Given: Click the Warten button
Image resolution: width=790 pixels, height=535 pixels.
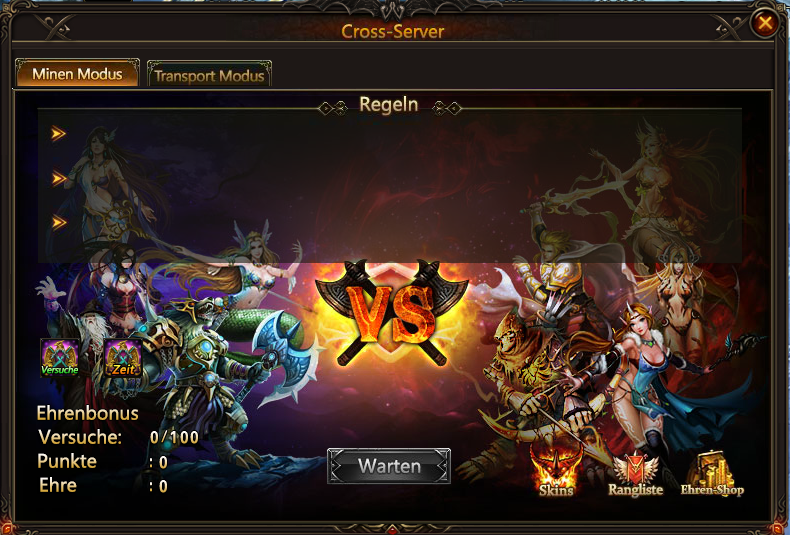Looking at the screenshot, I should pos(389,466).
